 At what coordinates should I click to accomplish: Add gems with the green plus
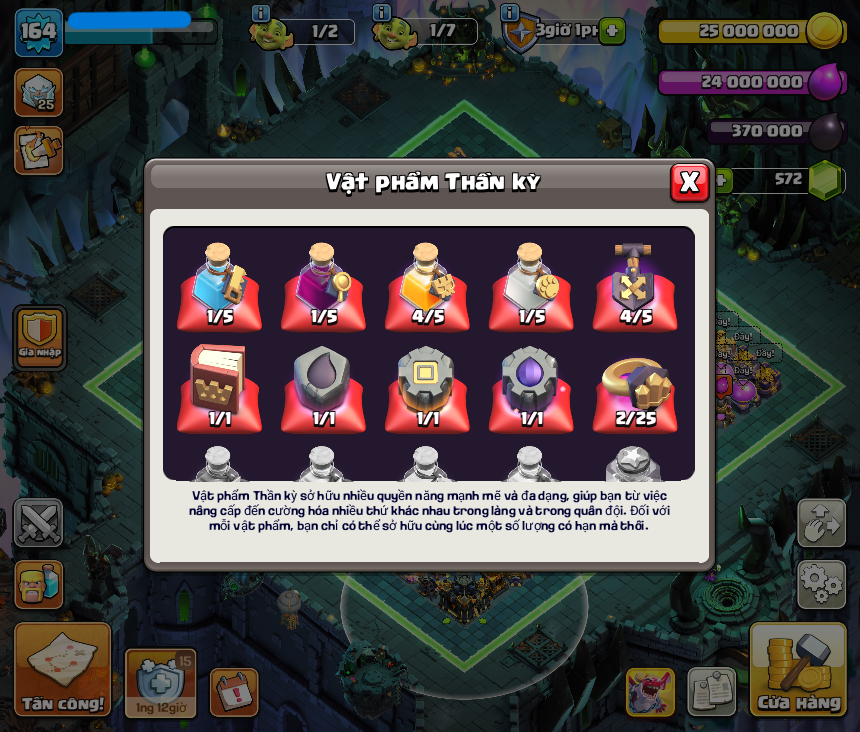point(720,180)
